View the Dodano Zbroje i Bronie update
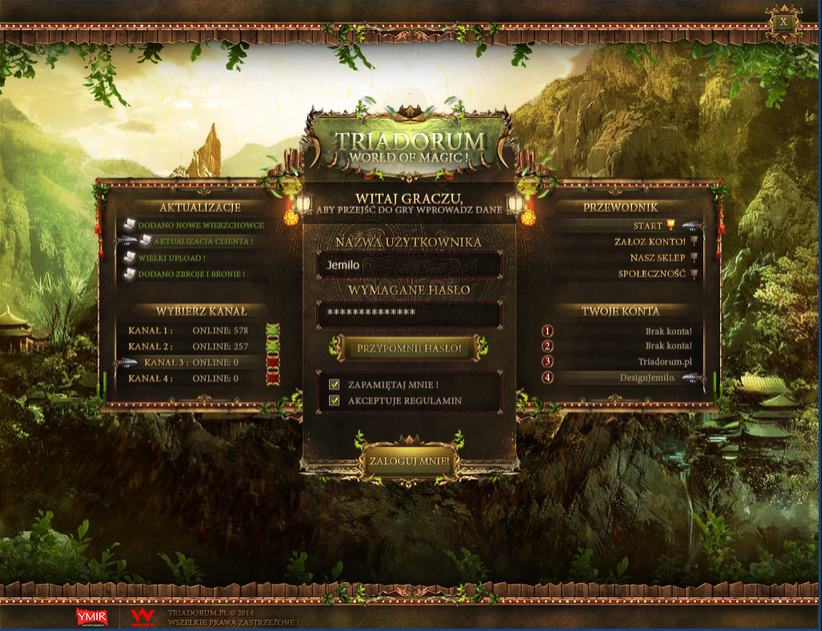The width and height of the screenshot is (822, 631). 190,273
